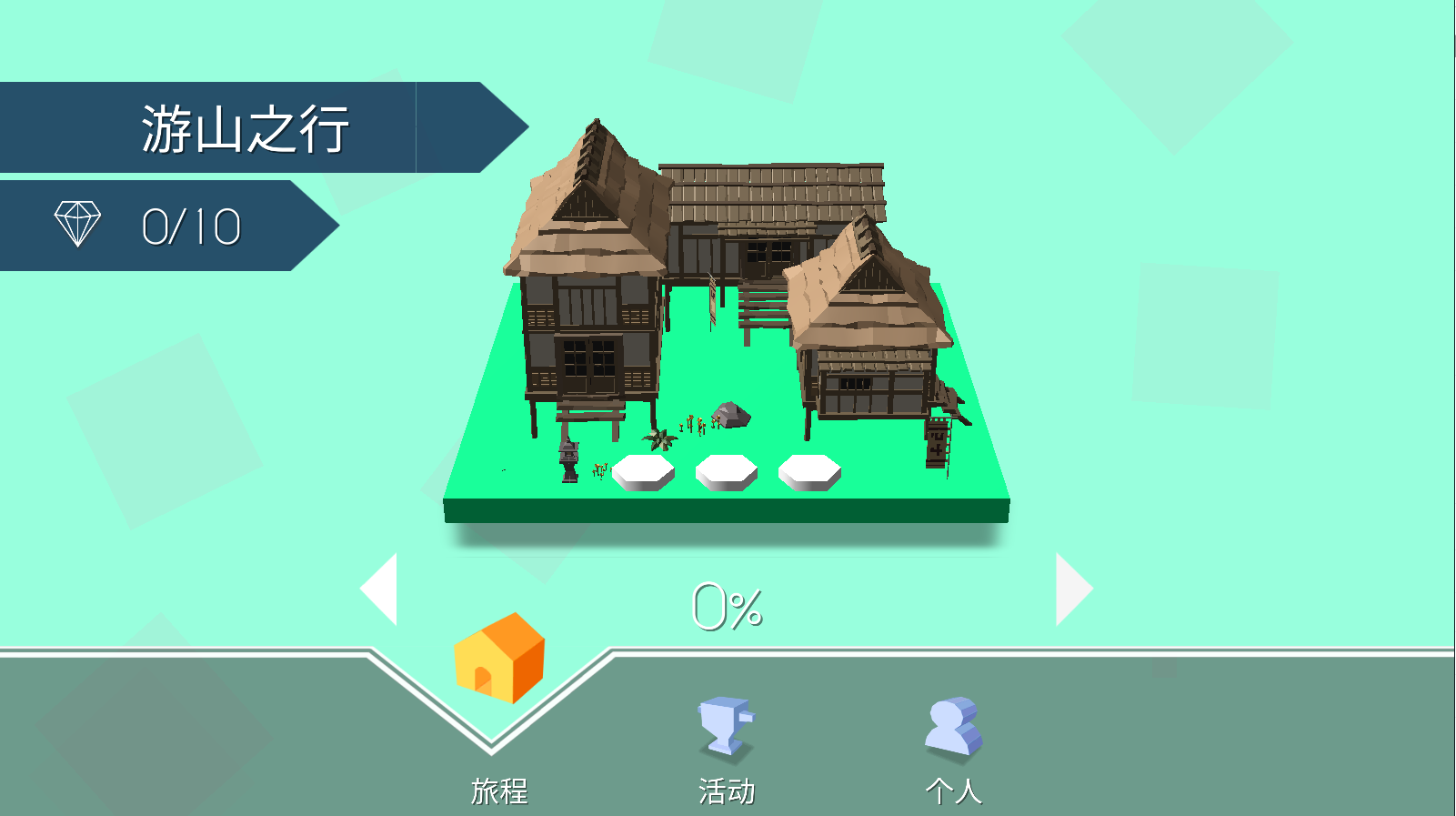1456x816 pixels.
Task: Go to the previous level with left arrow
Action: (x=382, y=589)
